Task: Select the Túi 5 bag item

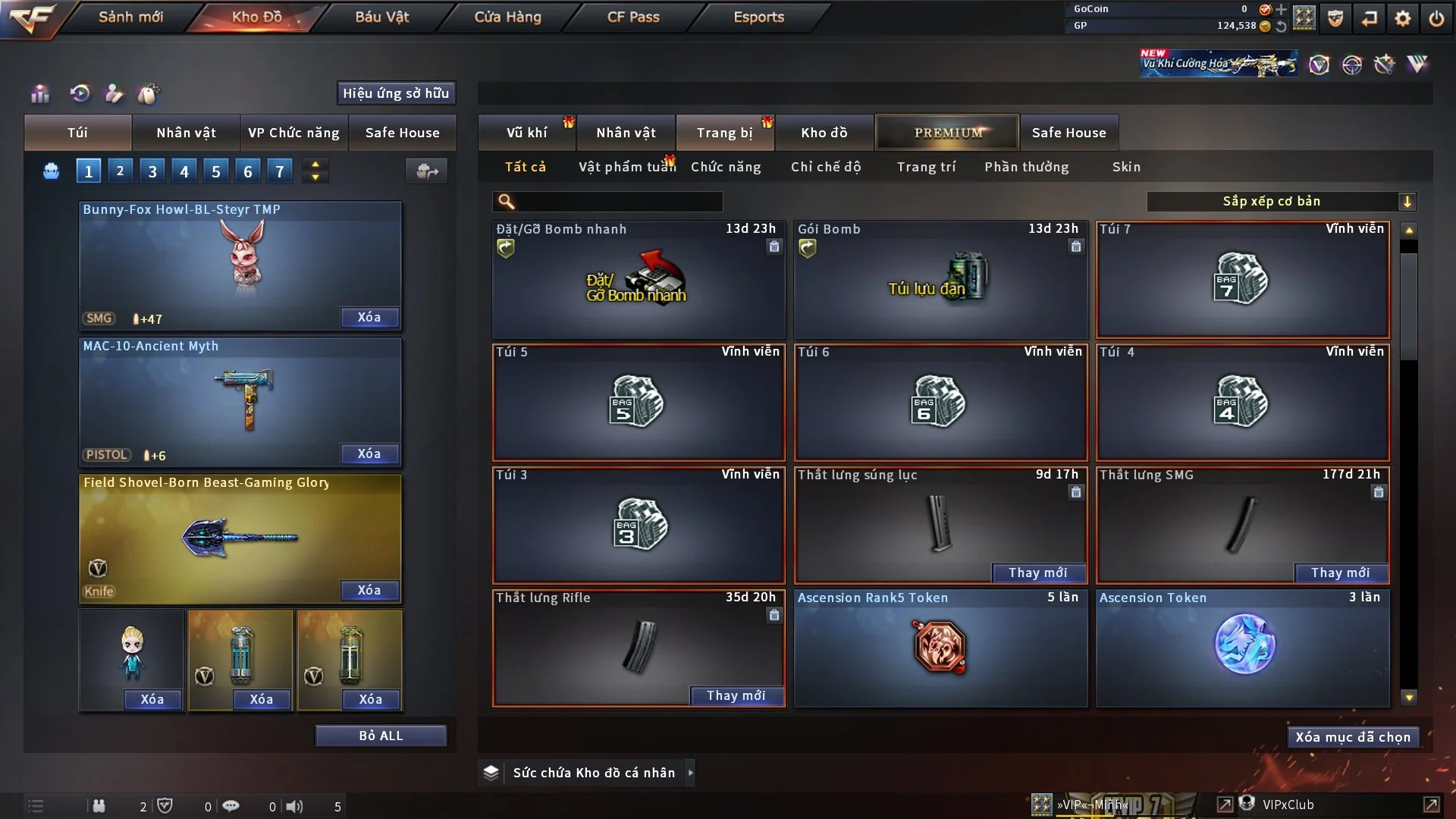Action: (x=638, y=402)
